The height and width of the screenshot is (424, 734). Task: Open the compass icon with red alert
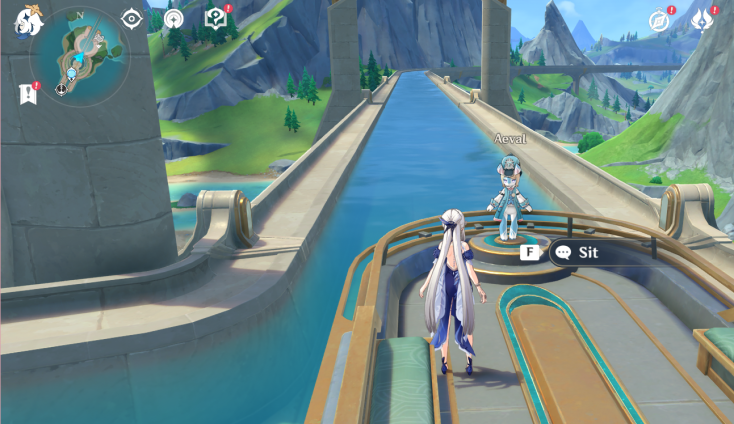pyautogui.click(x=659, y=20)
